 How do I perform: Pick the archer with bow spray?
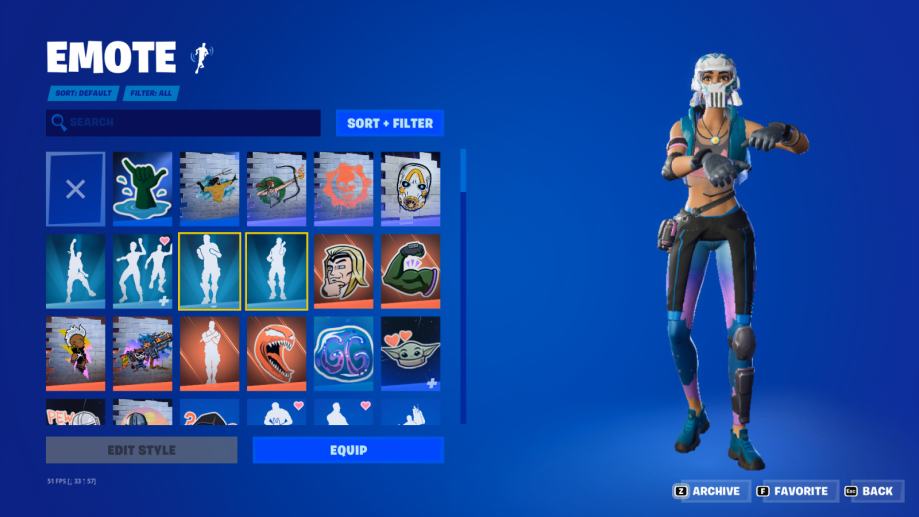[x=276, y=189]
